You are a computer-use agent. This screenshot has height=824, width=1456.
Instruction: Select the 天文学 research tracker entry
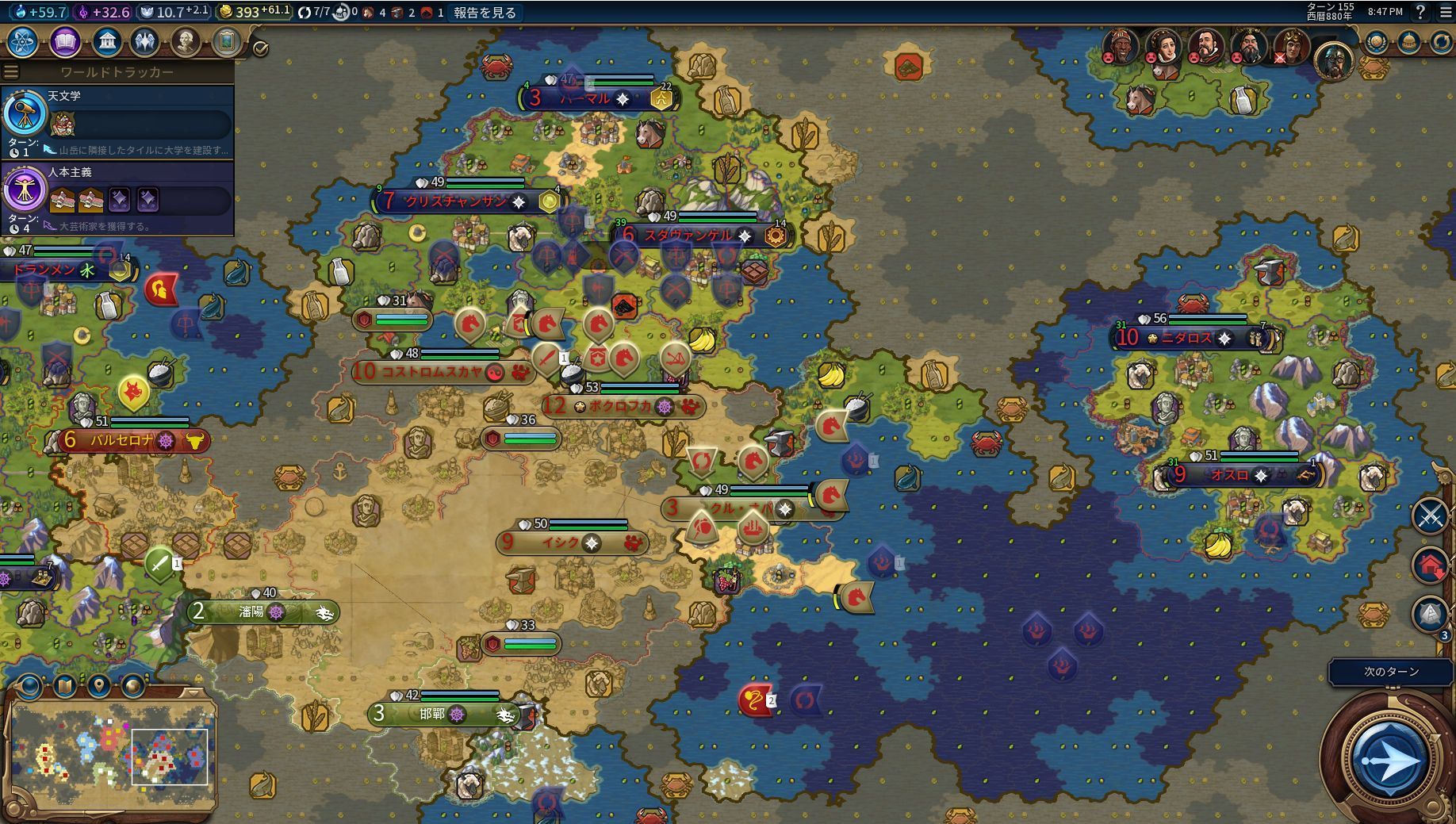click(x=117, y=121)
